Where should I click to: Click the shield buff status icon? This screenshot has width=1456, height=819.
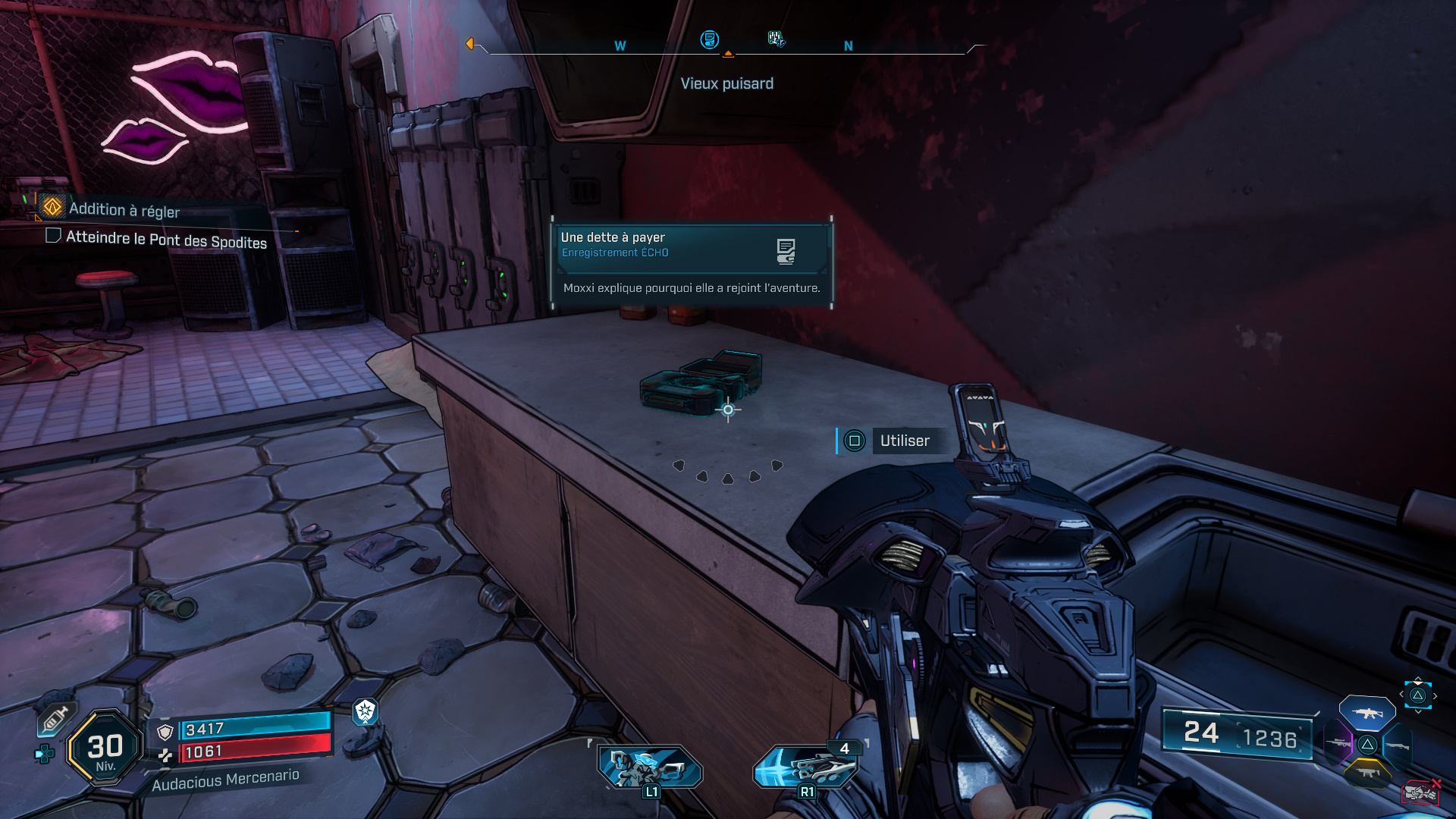coord(366,711)
